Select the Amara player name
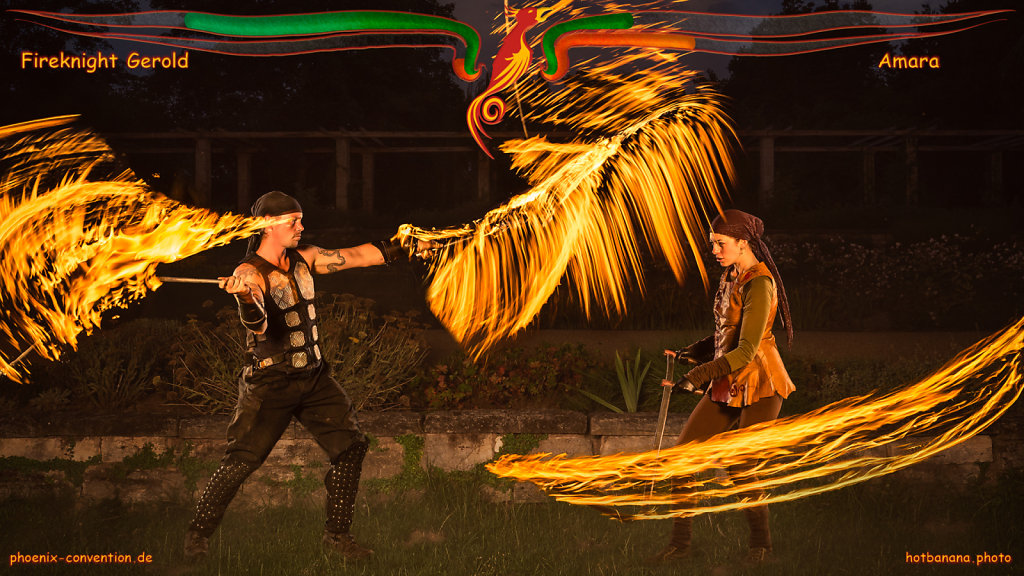 pos(908,61)
